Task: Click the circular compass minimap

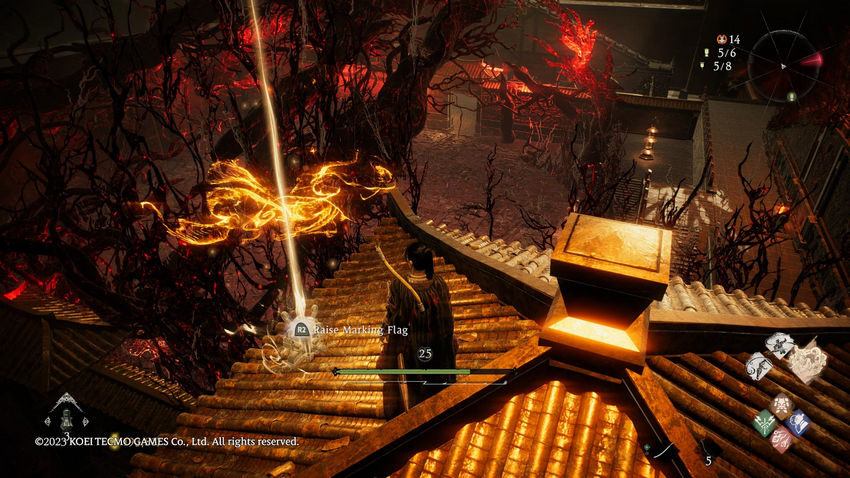Action: pos(783,64)
